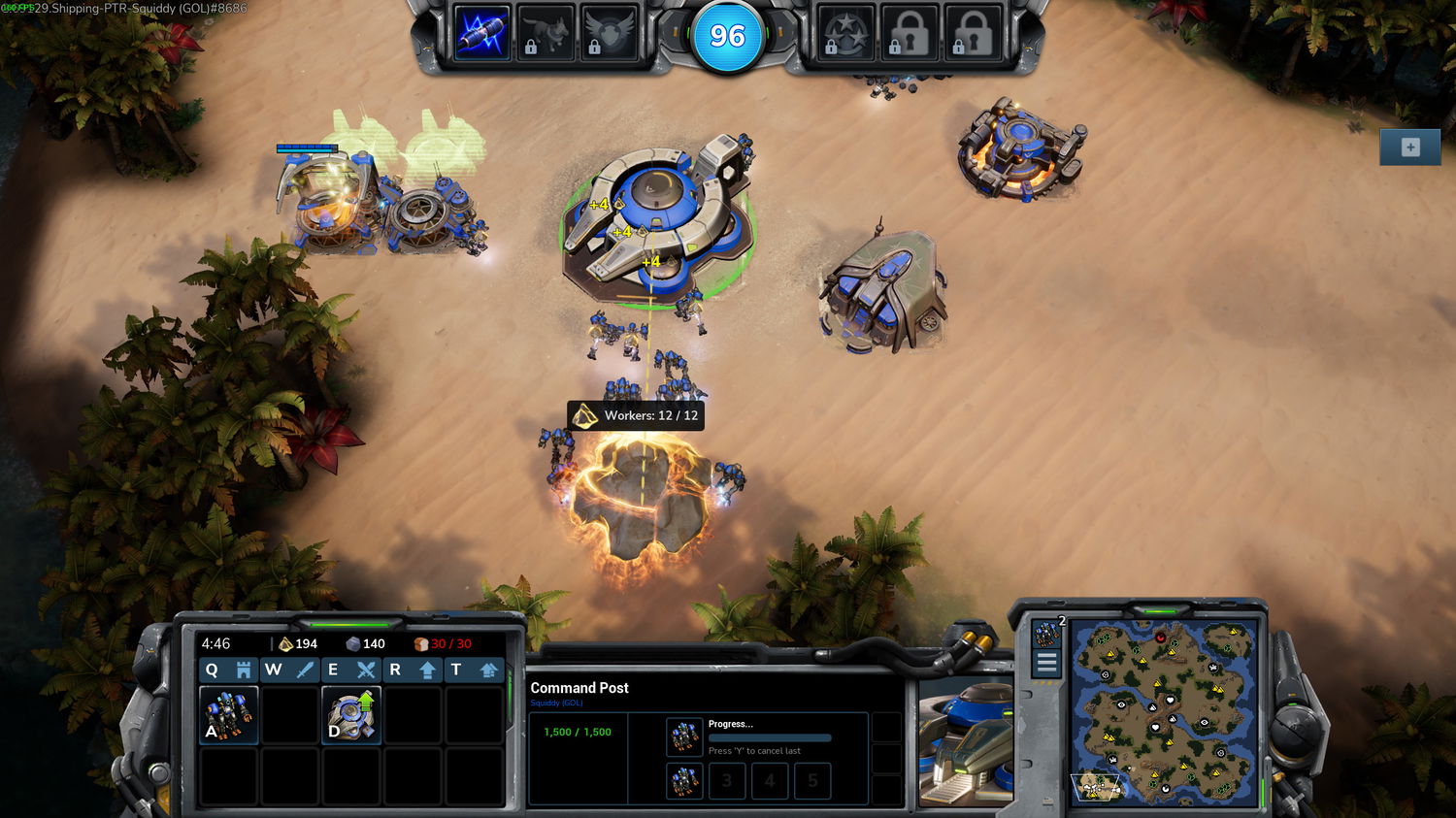Screen dimensions: 1456x818
Task: Switch to the W sword command tab
Action: point(289,670)
